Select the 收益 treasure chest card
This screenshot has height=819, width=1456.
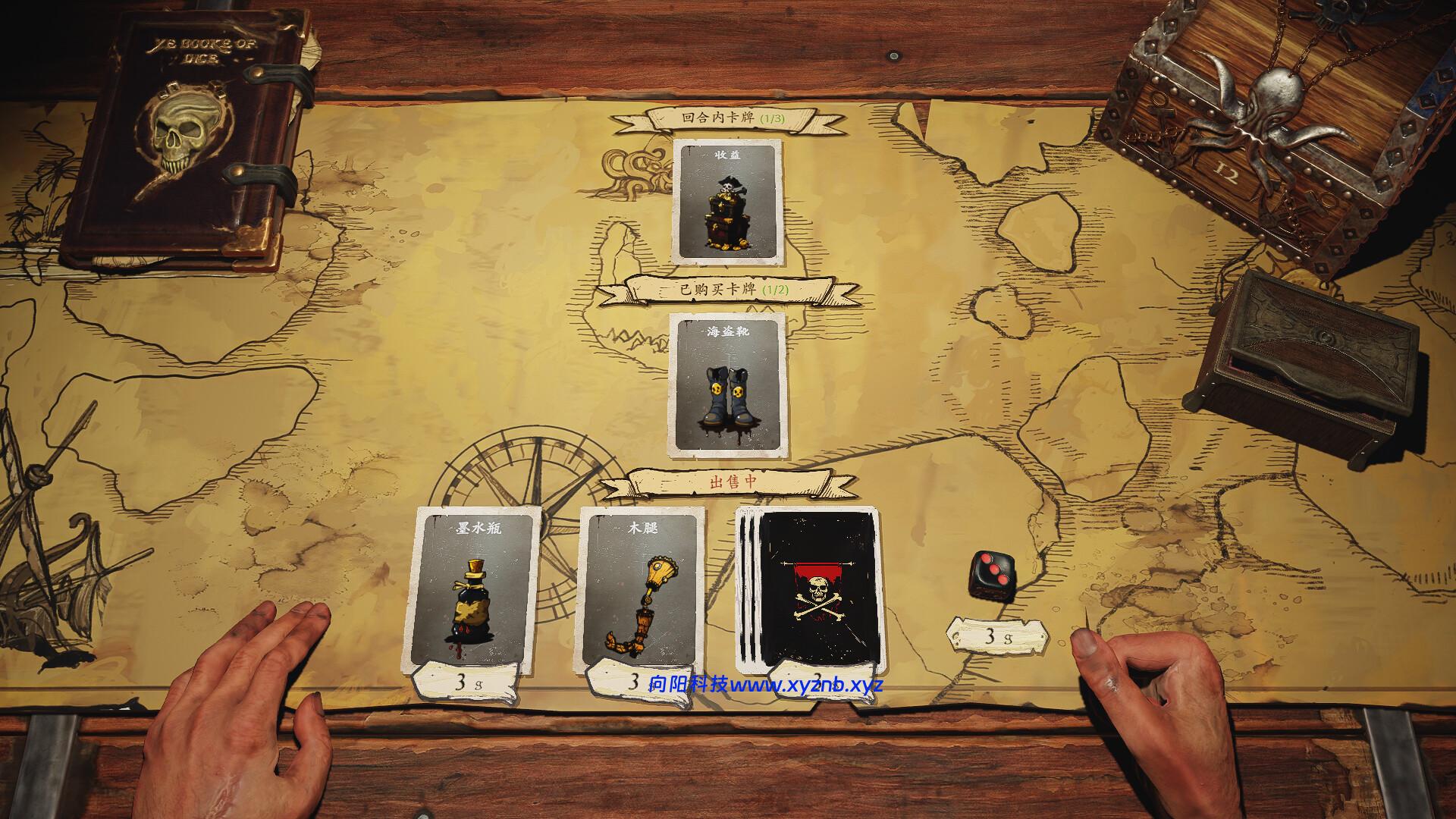[x=727, y=202]
